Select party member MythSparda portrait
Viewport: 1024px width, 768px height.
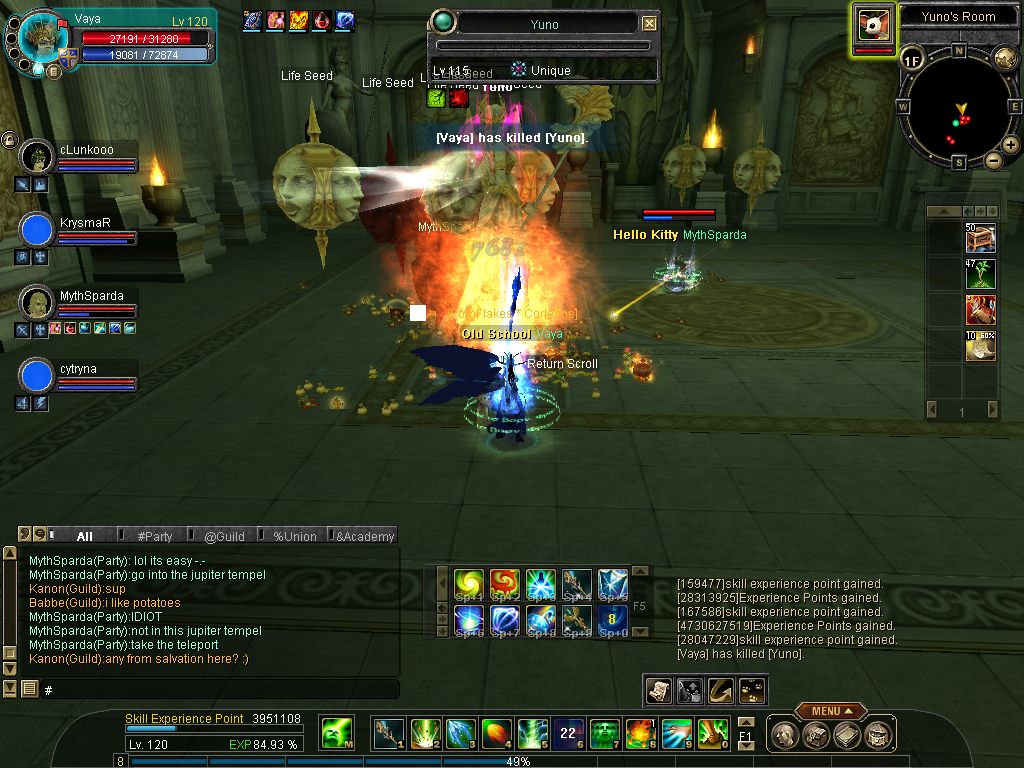click(x=37, y=302)
